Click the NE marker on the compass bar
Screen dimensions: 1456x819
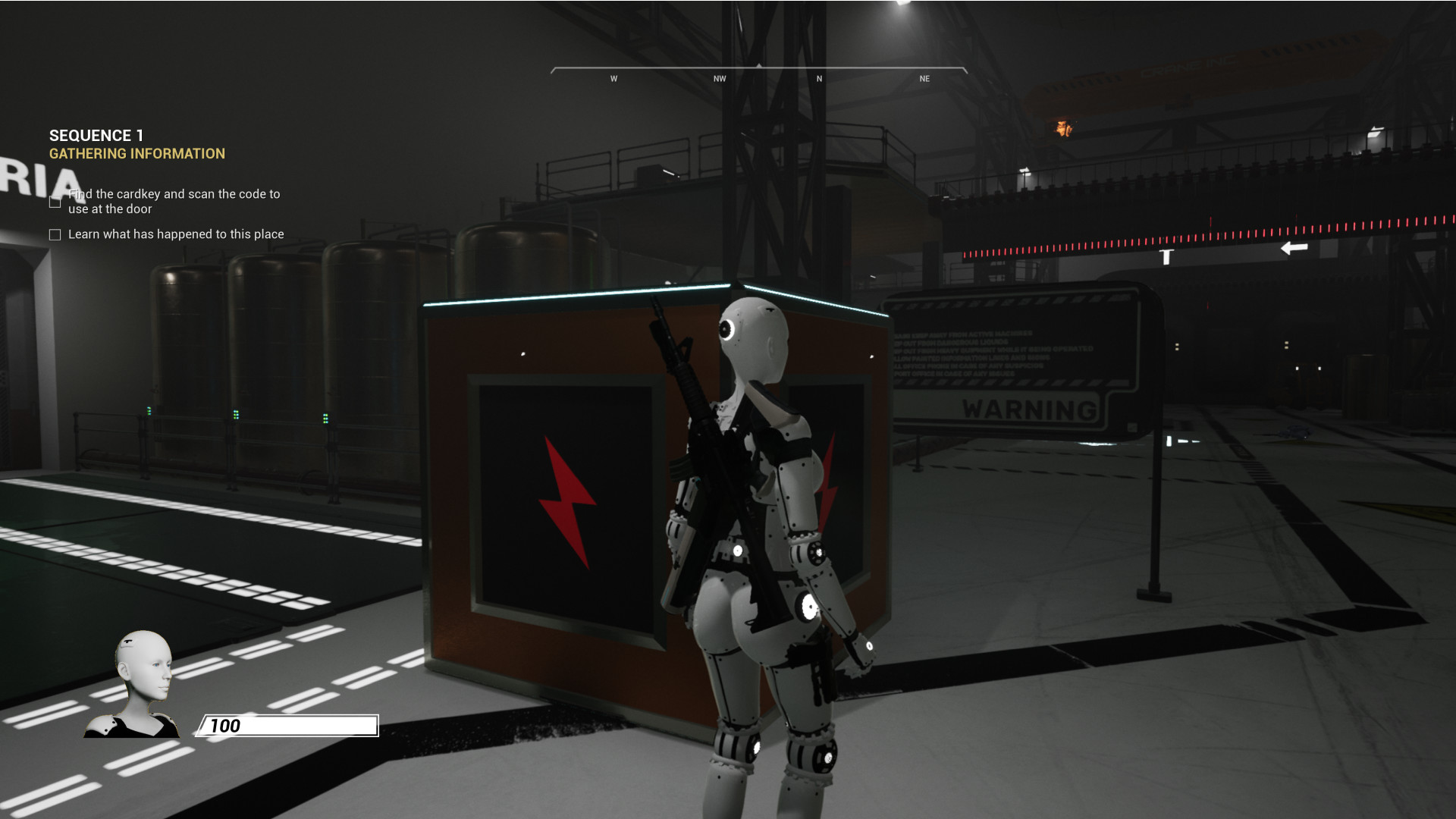pyautogui.click(x=924, y=78)
